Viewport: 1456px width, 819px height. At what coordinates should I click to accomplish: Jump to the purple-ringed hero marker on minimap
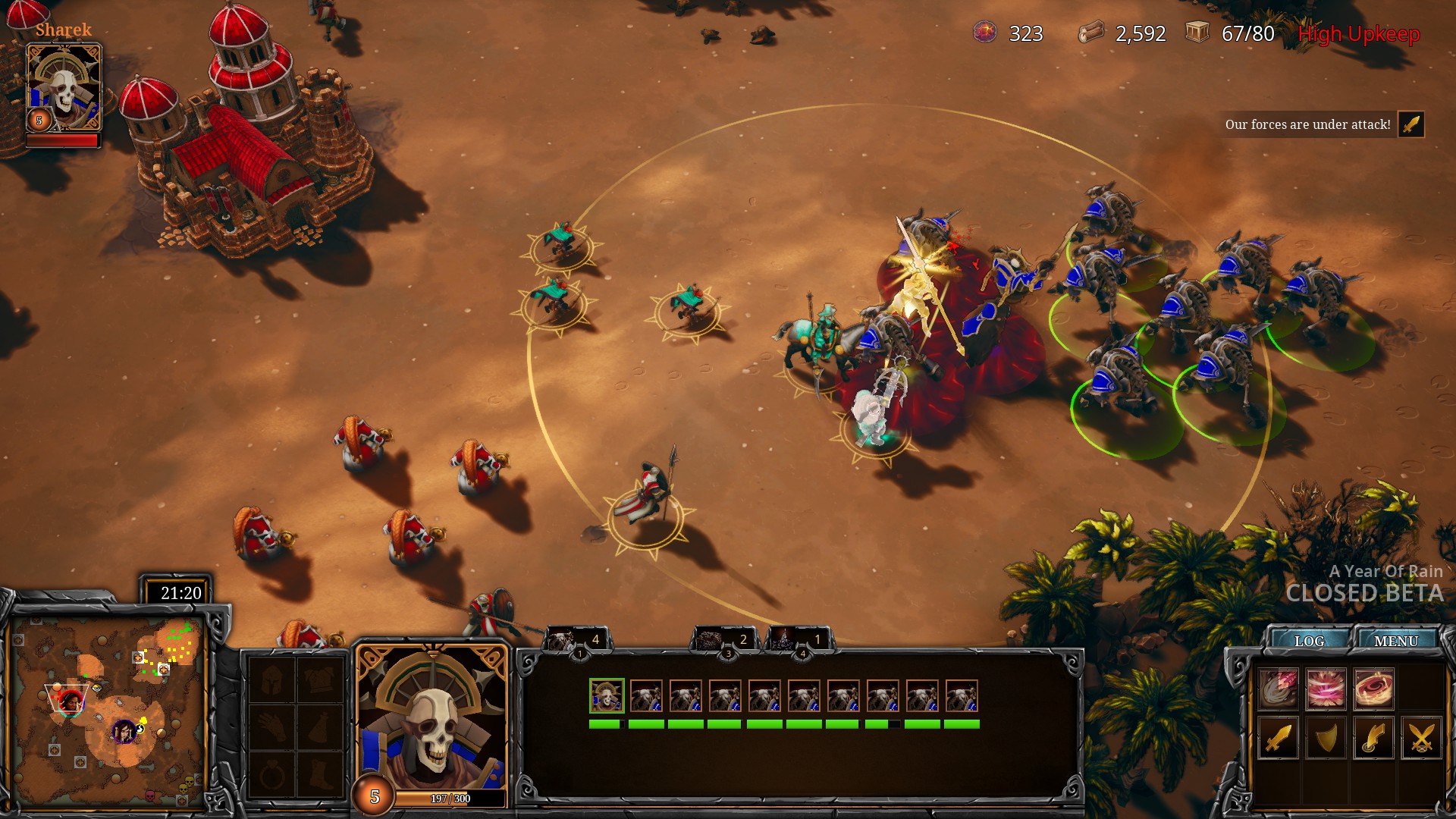123,732
